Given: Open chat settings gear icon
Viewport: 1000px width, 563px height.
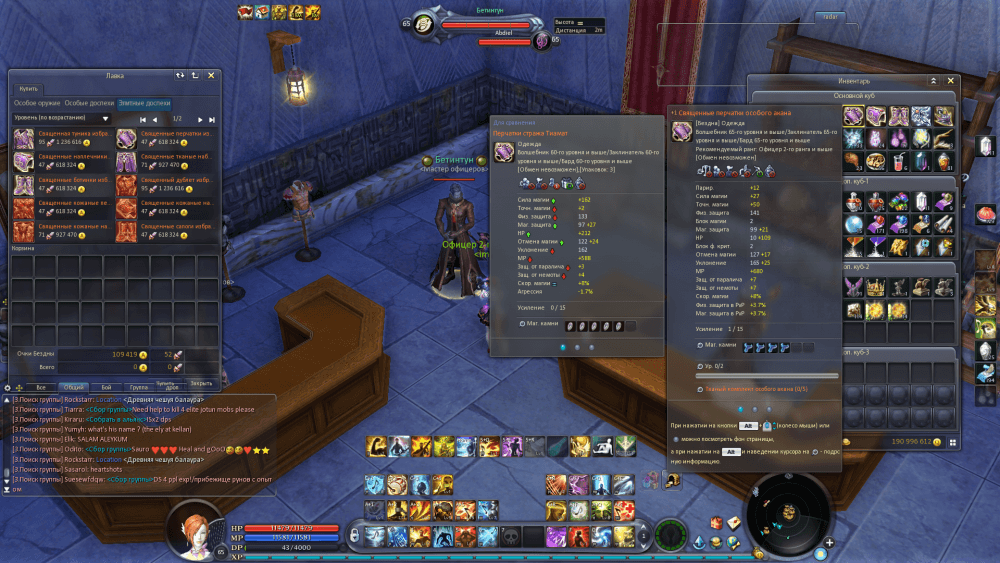Looking at the screenshot, I should tap(8, 387).
